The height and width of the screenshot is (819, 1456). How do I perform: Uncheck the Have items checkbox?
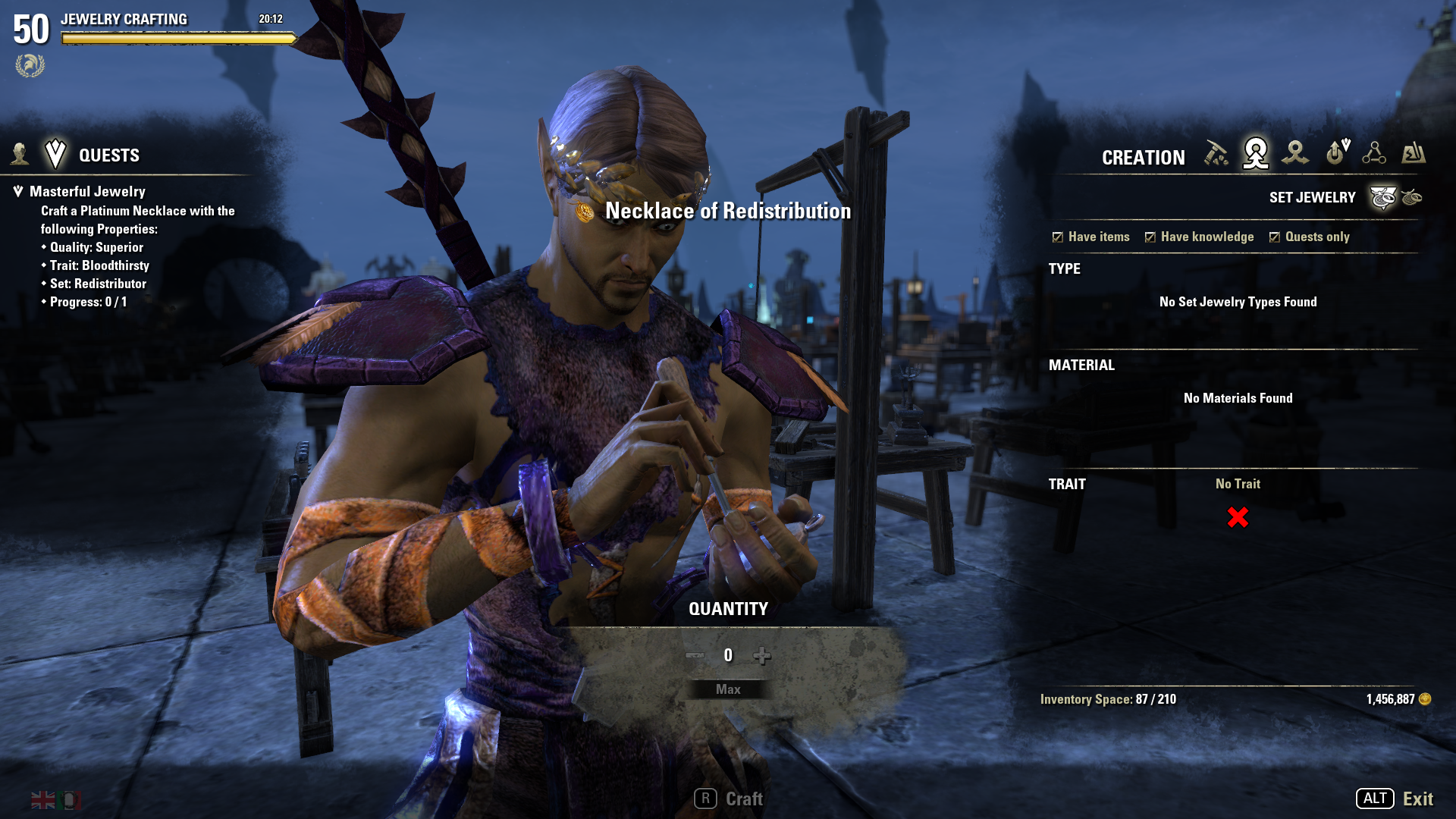click(x=1057, y=237)
